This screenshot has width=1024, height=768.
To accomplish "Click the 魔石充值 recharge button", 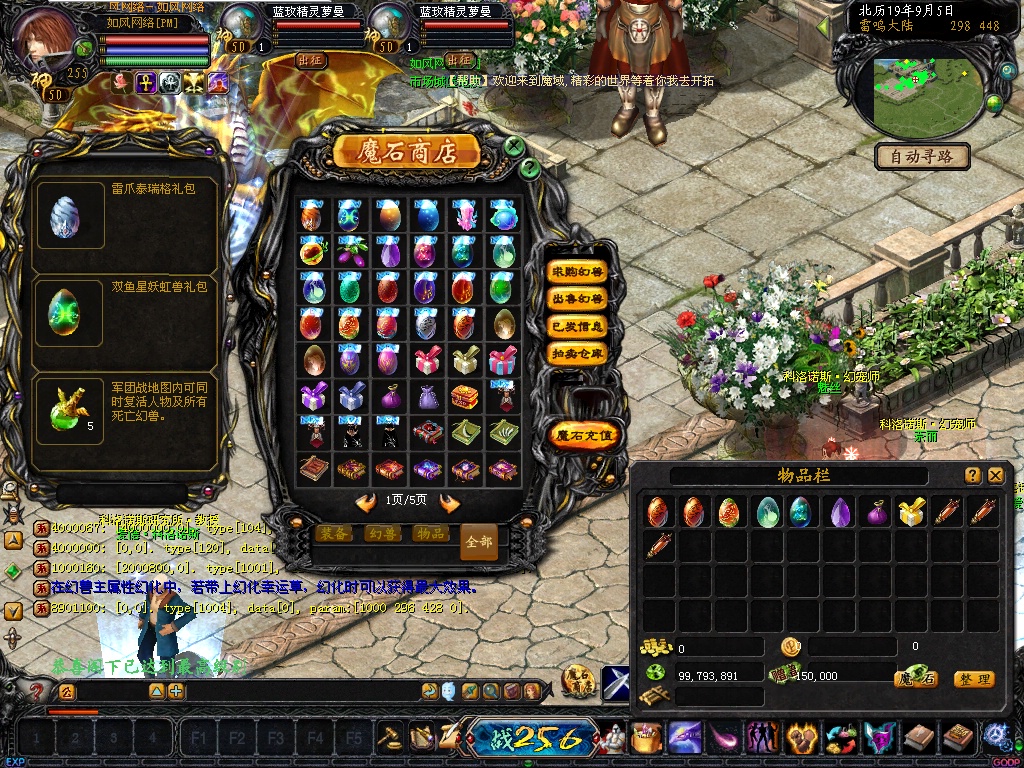I will (586, 435).
